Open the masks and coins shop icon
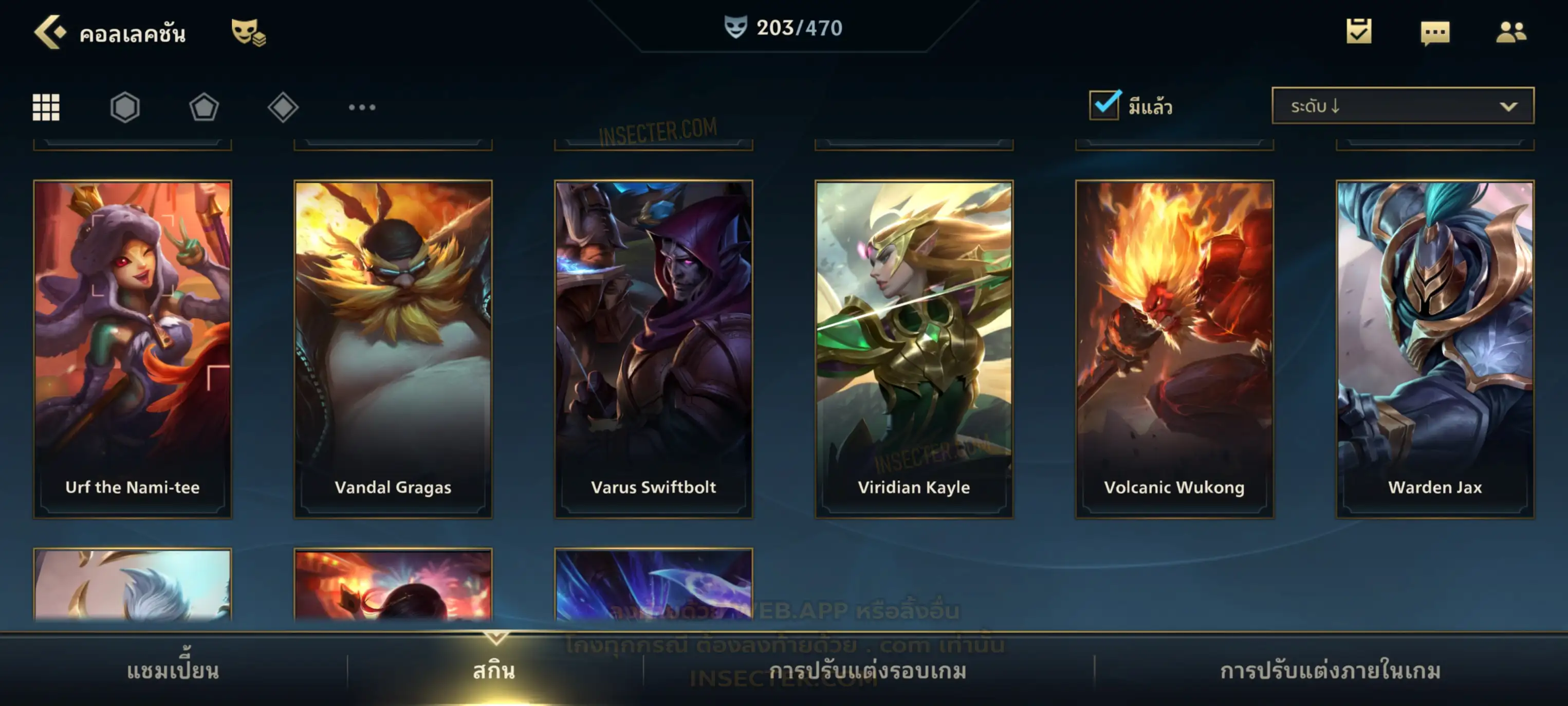The height and width of the screenshot is (706, 1568). 248,32
